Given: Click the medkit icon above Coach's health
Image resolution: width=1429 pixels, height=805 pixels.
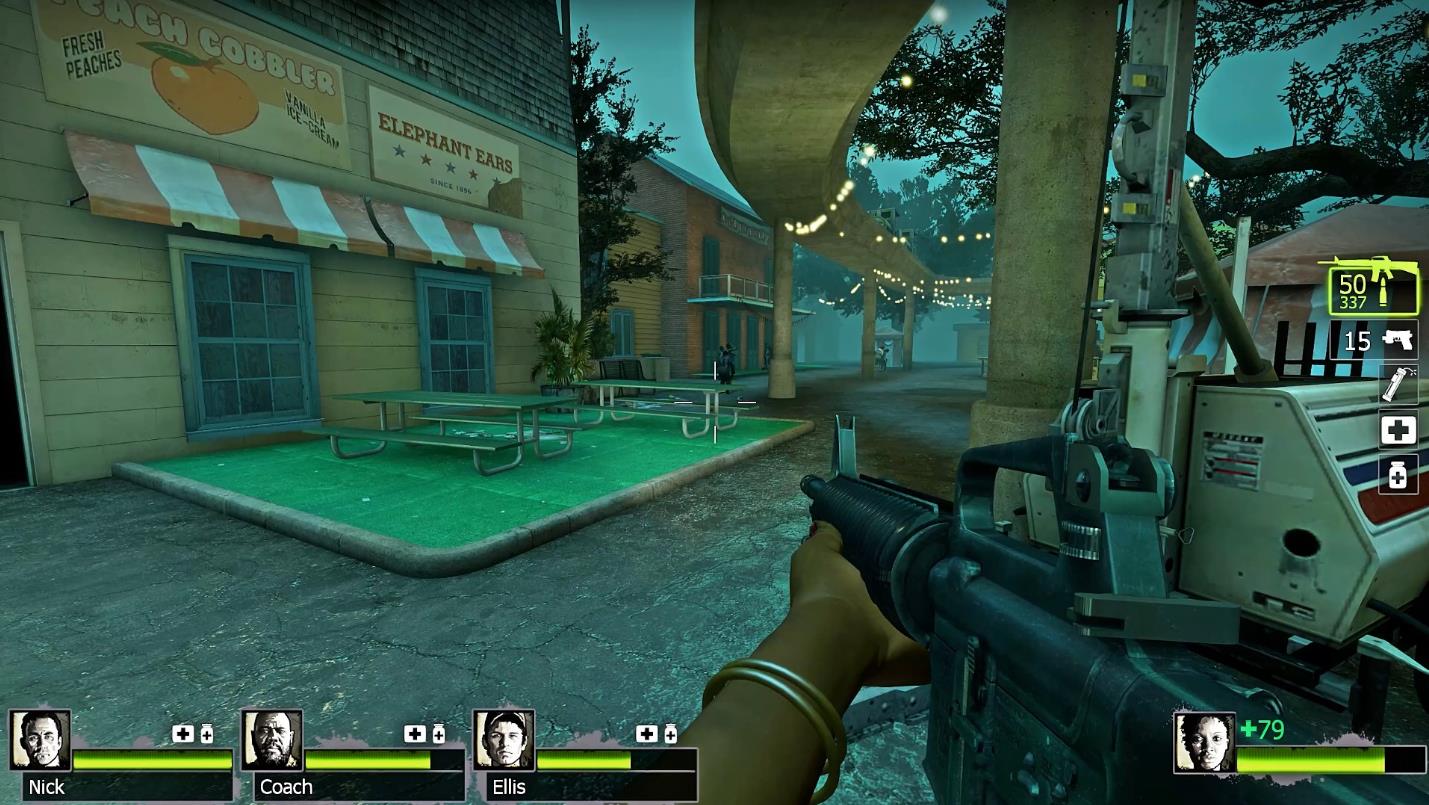Looking at the screenshot, I should coord(414,734).
